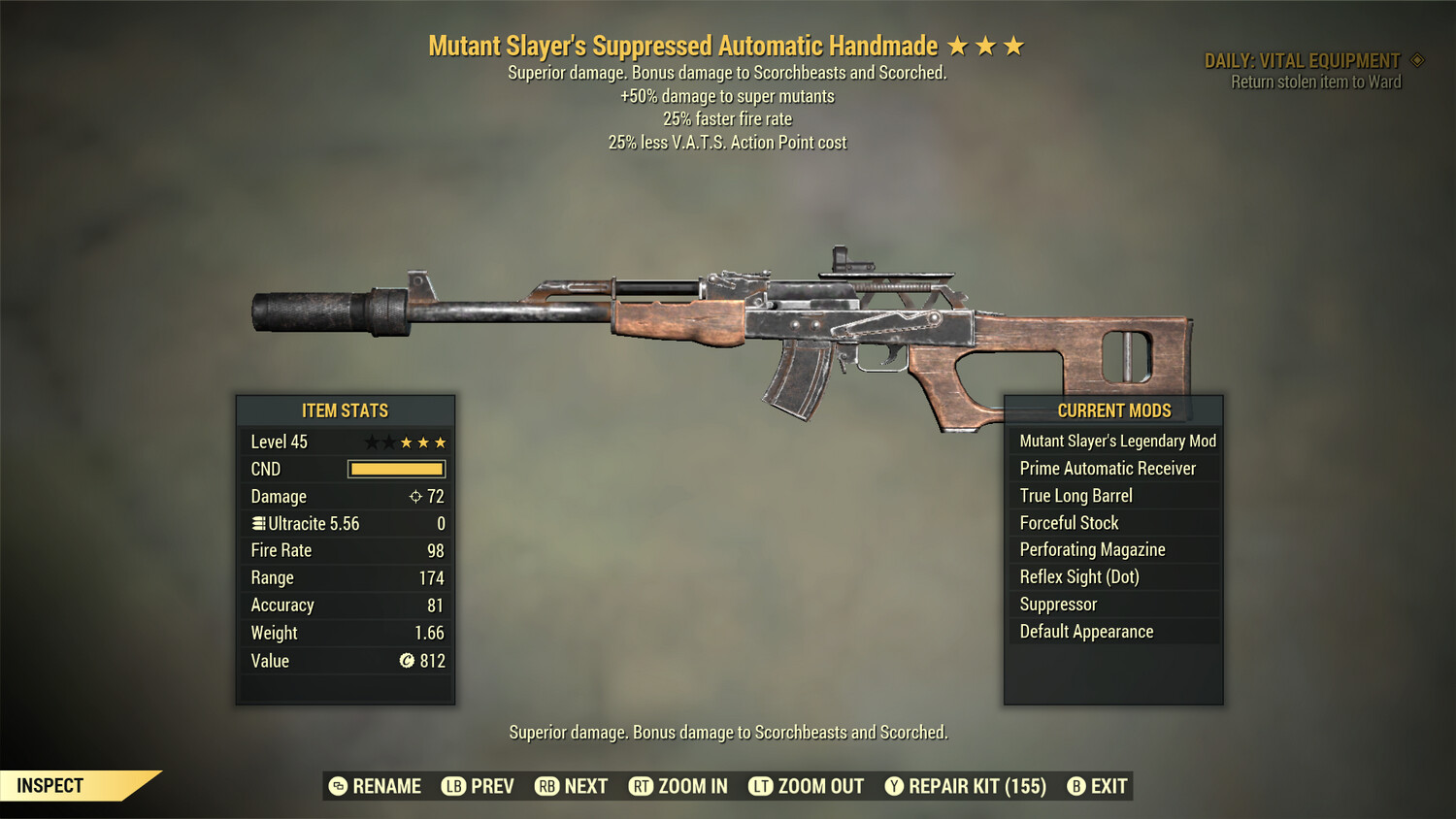Exit the inspect screen
This screenshot has width=1456, height=819.
1098,786
